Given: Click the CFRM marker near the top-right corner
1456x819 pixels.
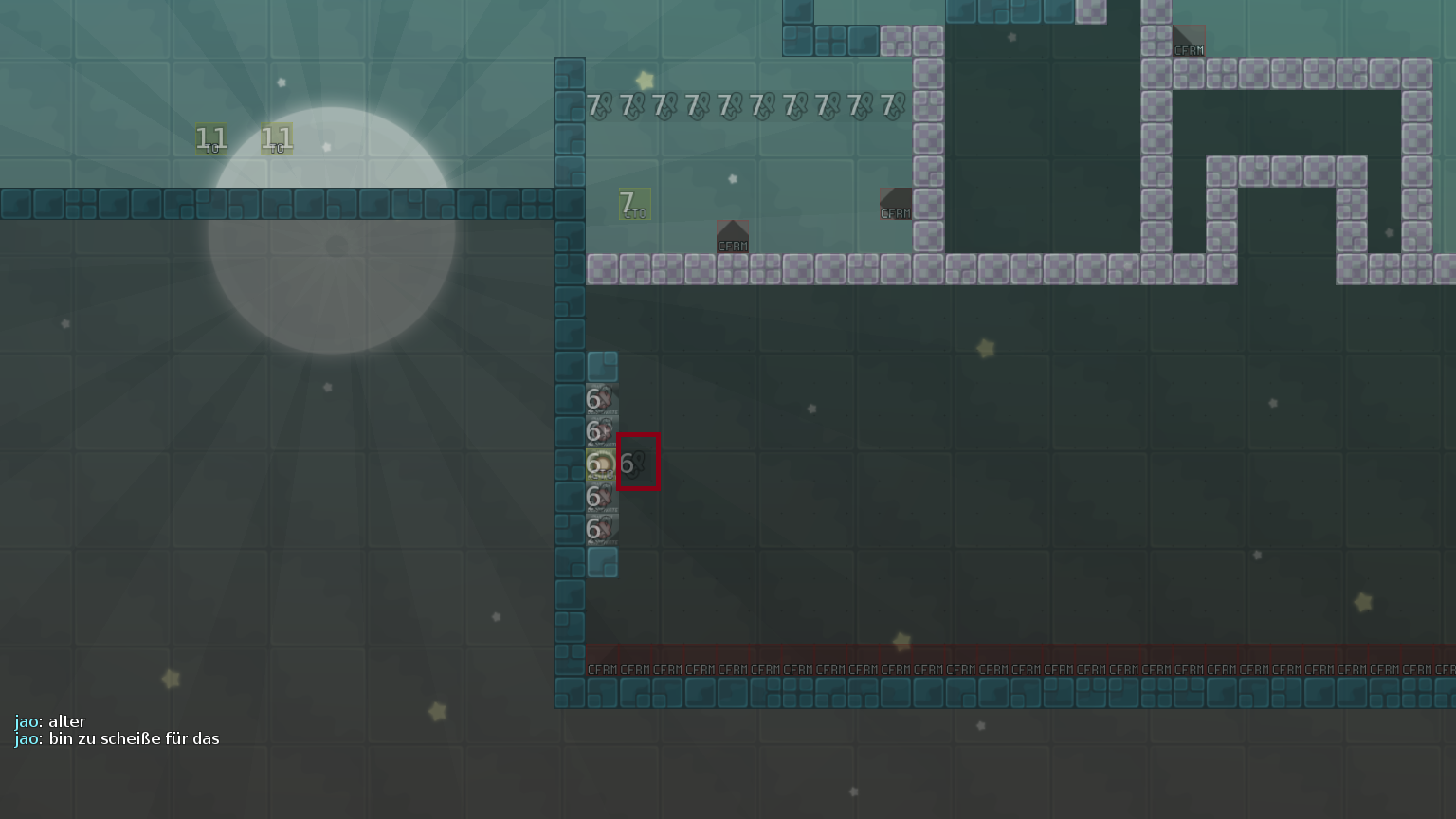Looking at the screenshot, I should tap(1188, 42).
